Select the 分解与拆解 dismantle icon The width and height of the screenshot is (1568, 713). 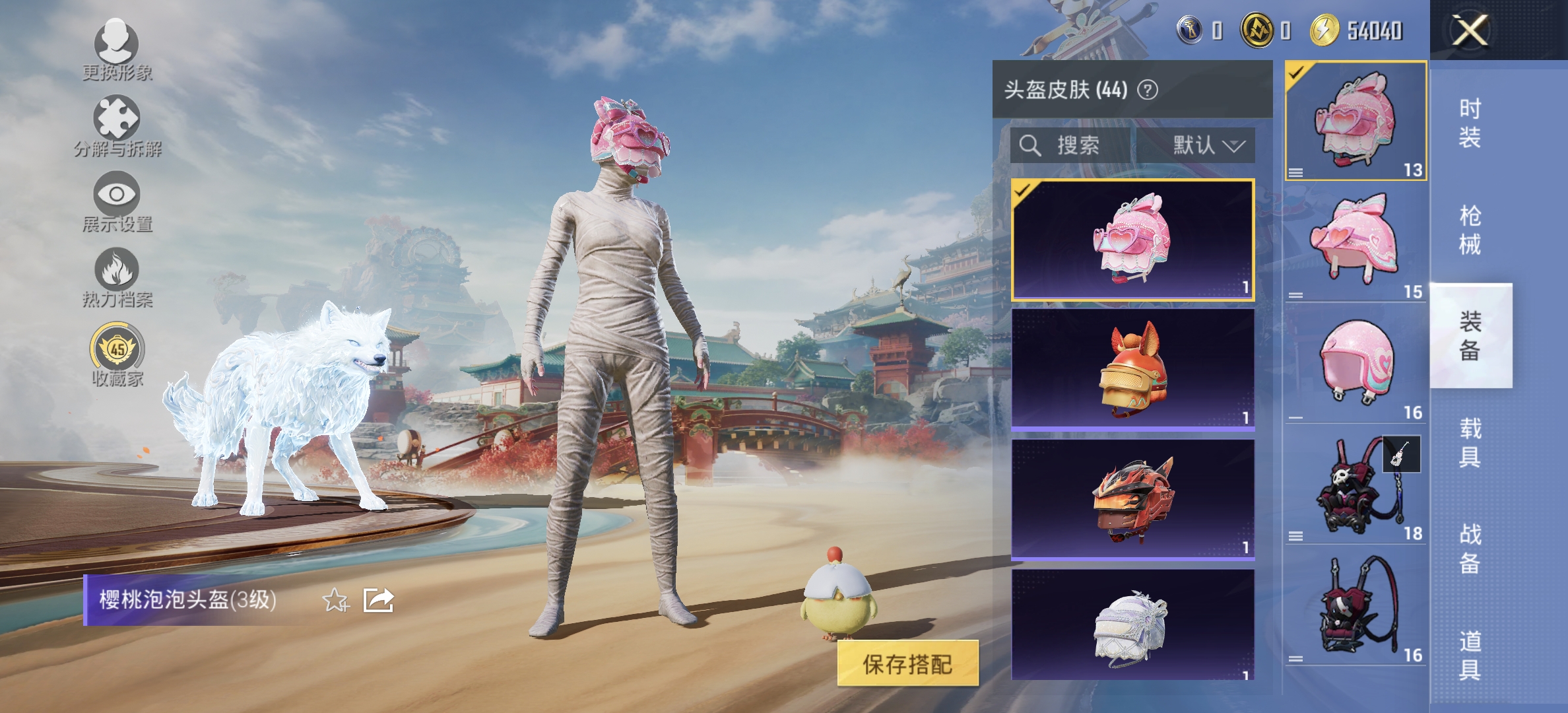tap(117, 122)
